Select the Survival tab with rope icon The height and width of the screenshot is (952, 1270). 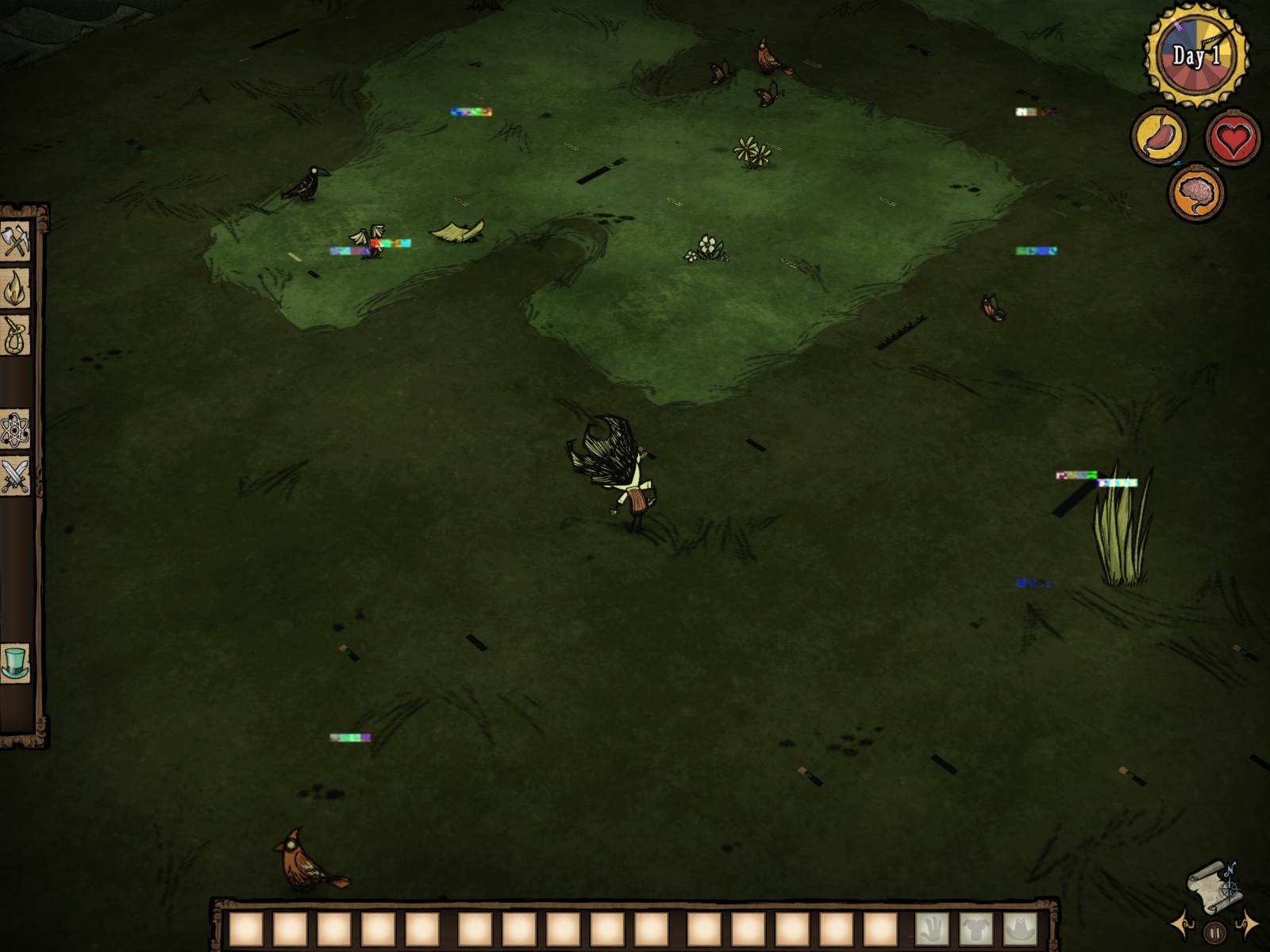15,335
